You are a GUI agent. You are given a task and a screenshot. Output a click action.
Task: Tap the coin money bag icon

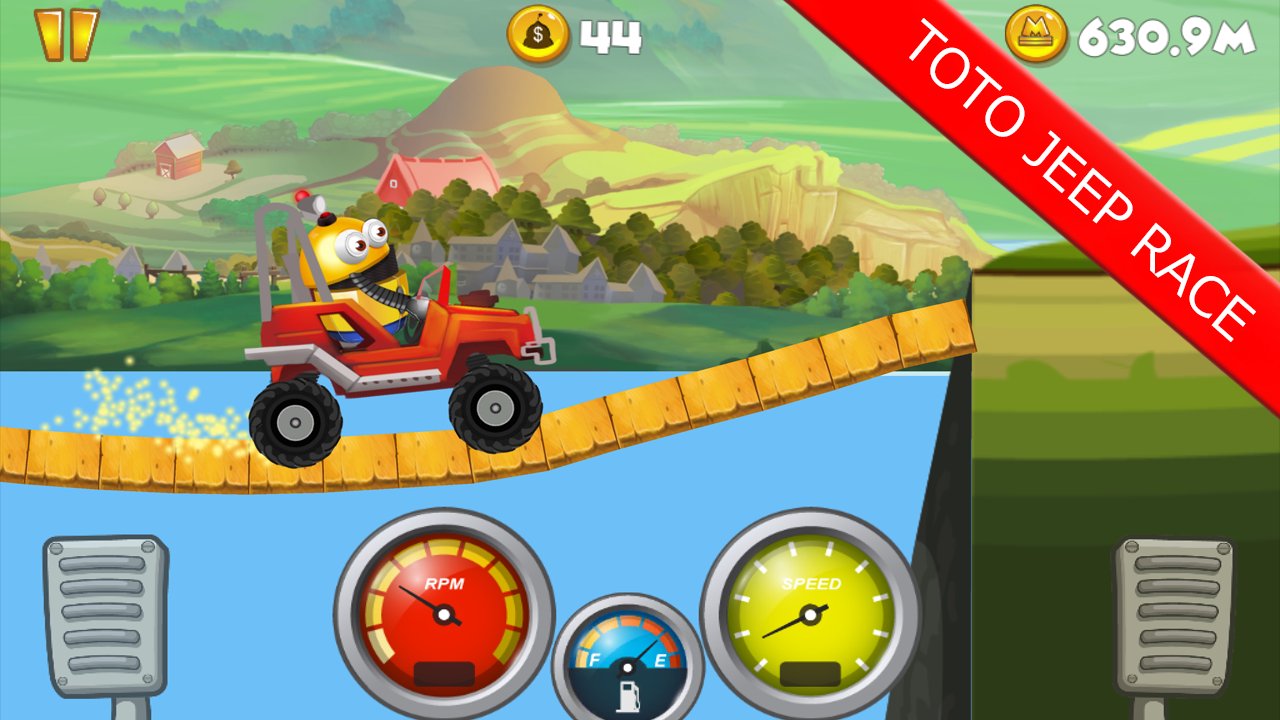point(540,33)
